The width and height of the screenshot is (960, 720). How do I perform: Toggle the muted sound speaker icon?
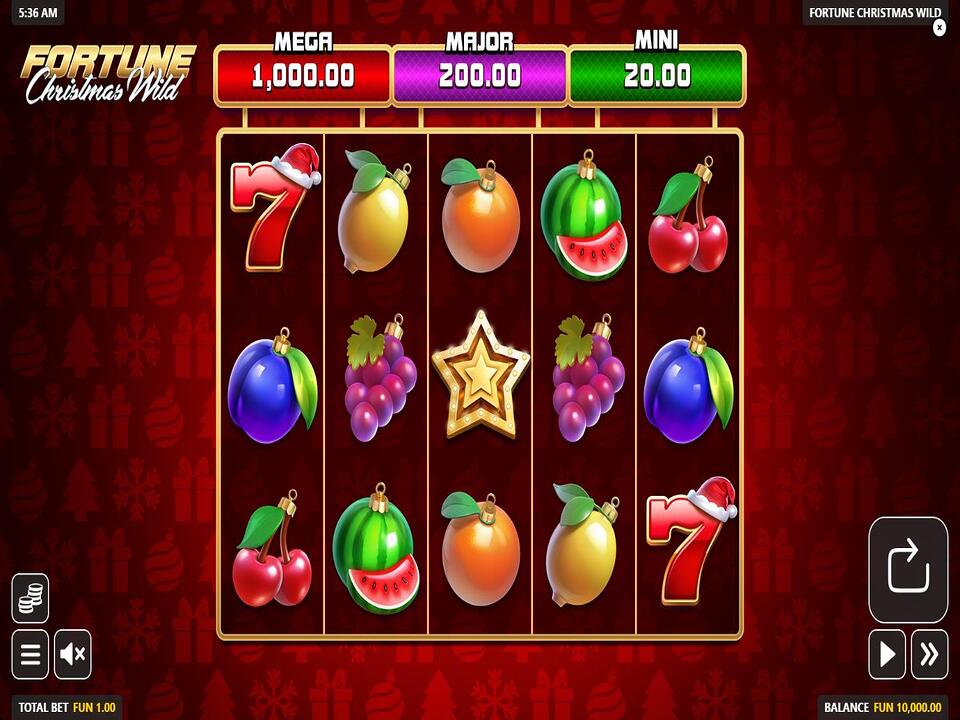(73, 655)
